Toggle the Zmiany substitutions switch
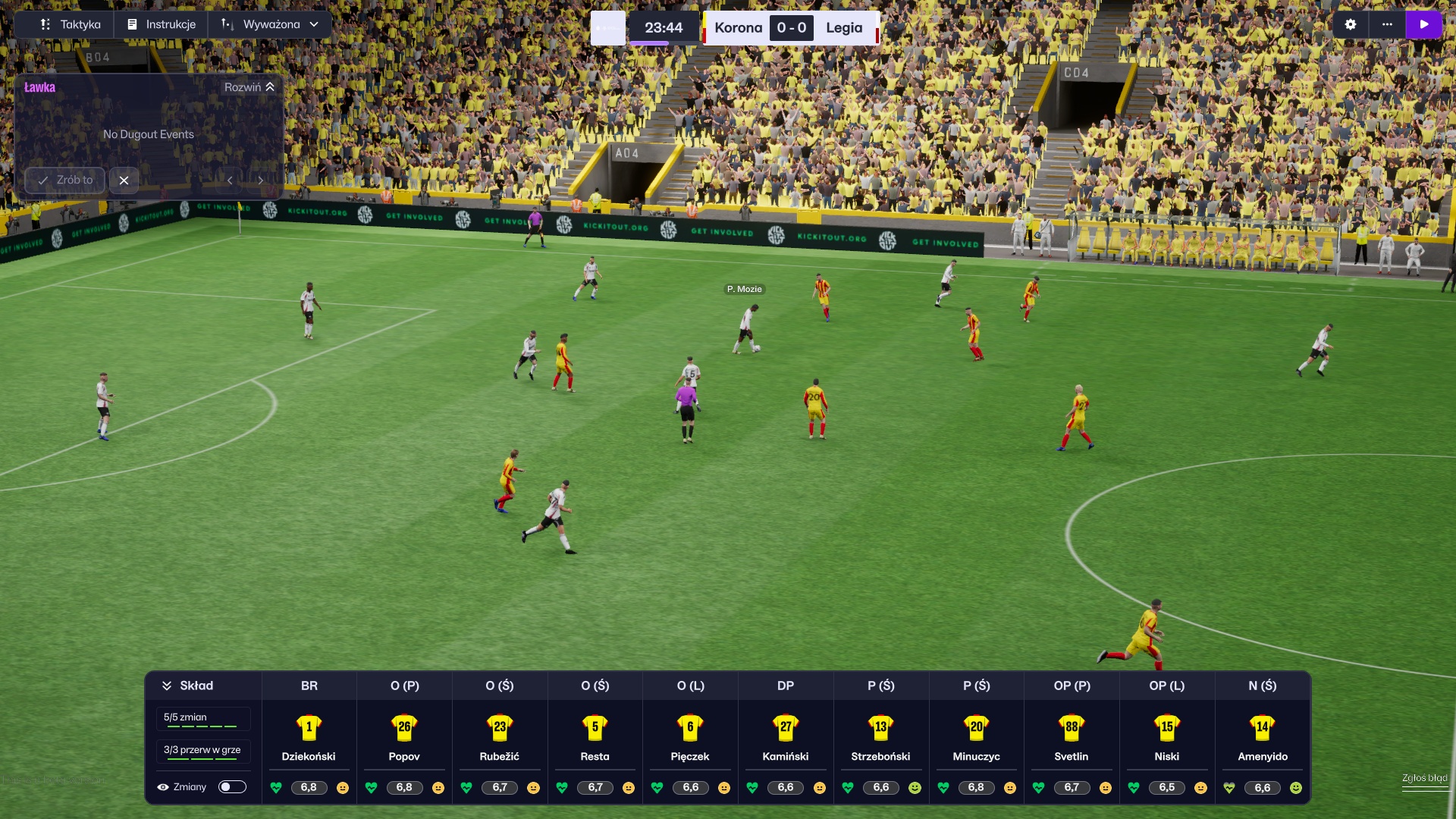The image size is (1456, 819). point(232,787)
